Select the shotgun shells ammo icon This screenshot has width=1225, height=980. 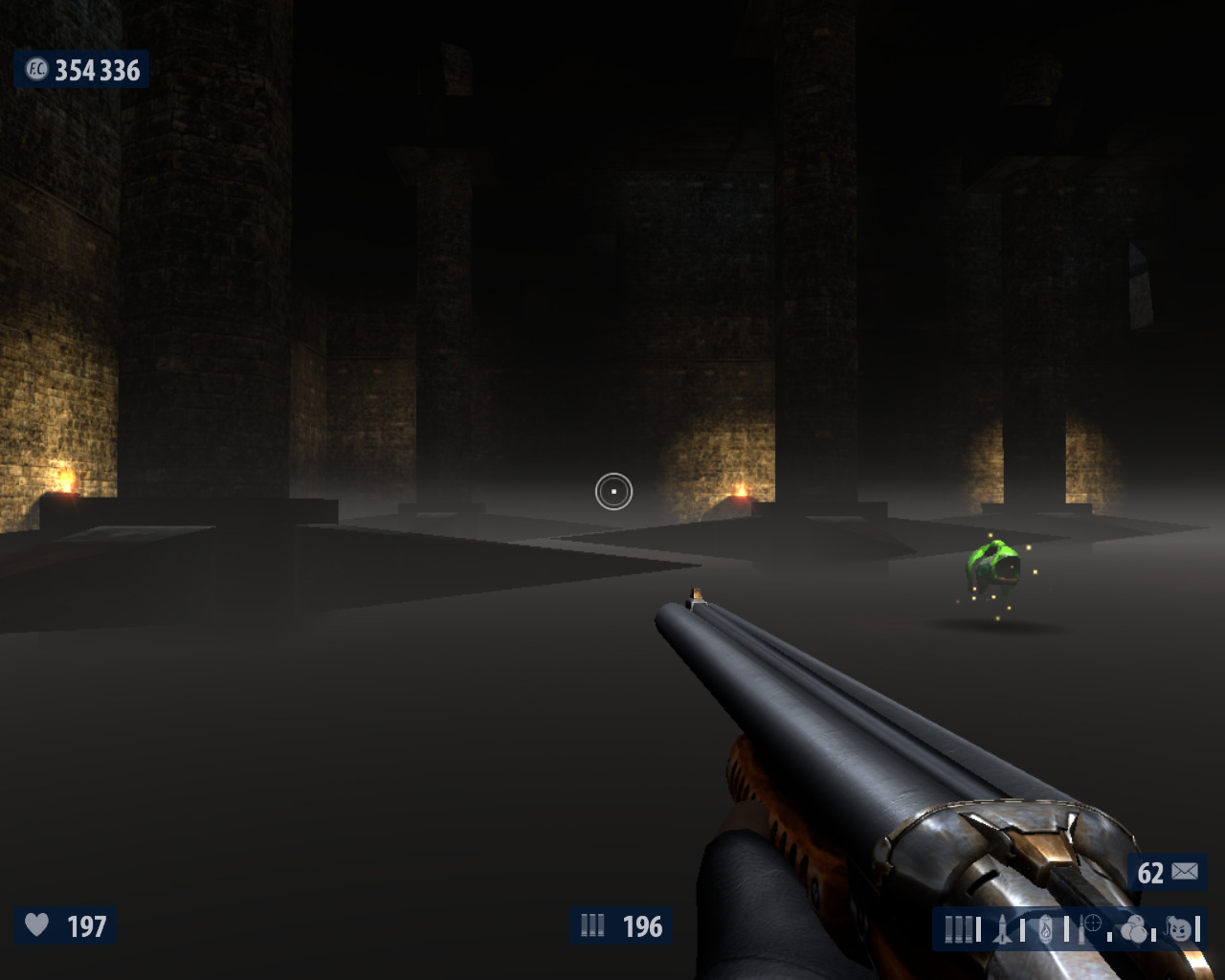[958, 929]
